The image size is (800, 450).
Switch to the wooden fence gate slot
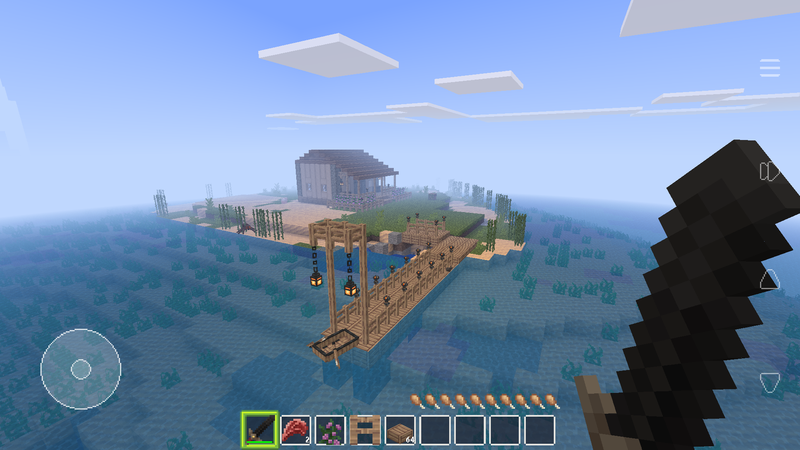tap(365, 430)
